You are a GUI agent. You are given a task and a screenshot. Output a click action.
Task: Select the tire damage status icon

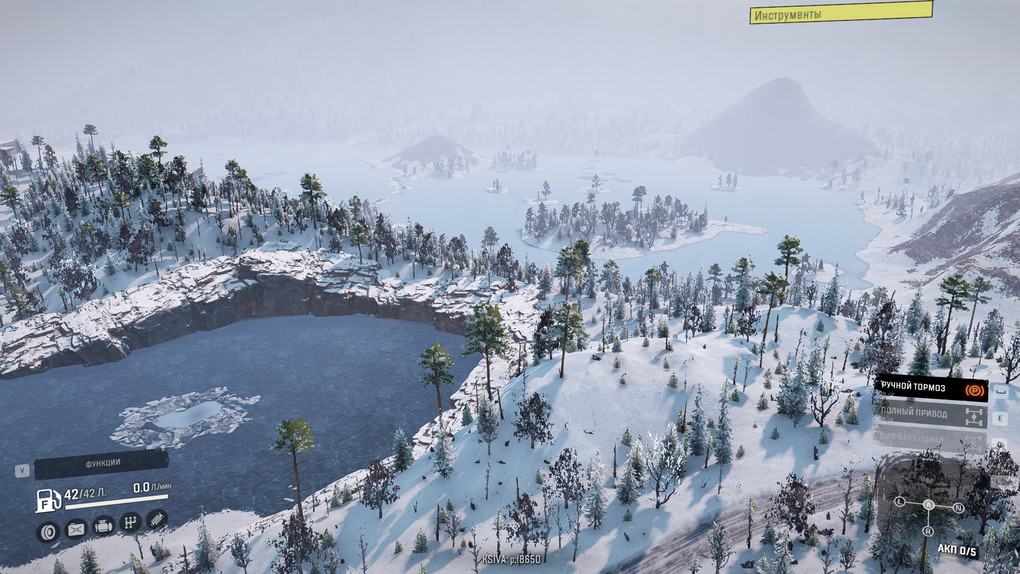click(x=48, y=530)
